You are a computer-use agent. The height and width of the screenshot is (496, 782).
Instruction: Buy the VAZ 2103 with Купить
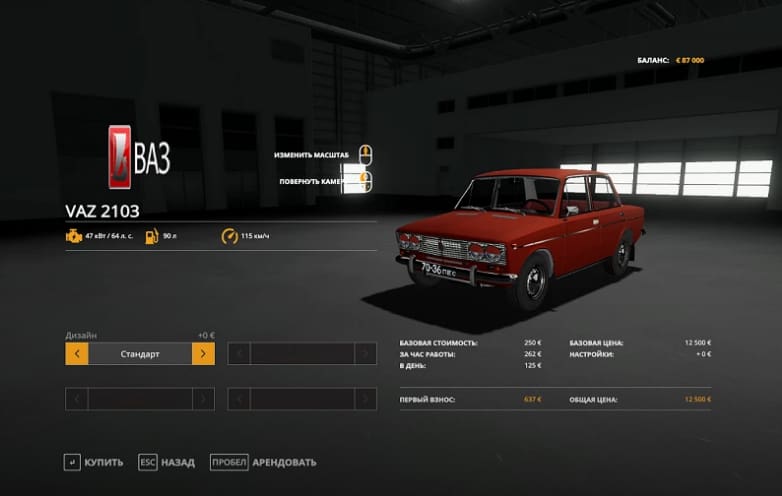[94, 462]
